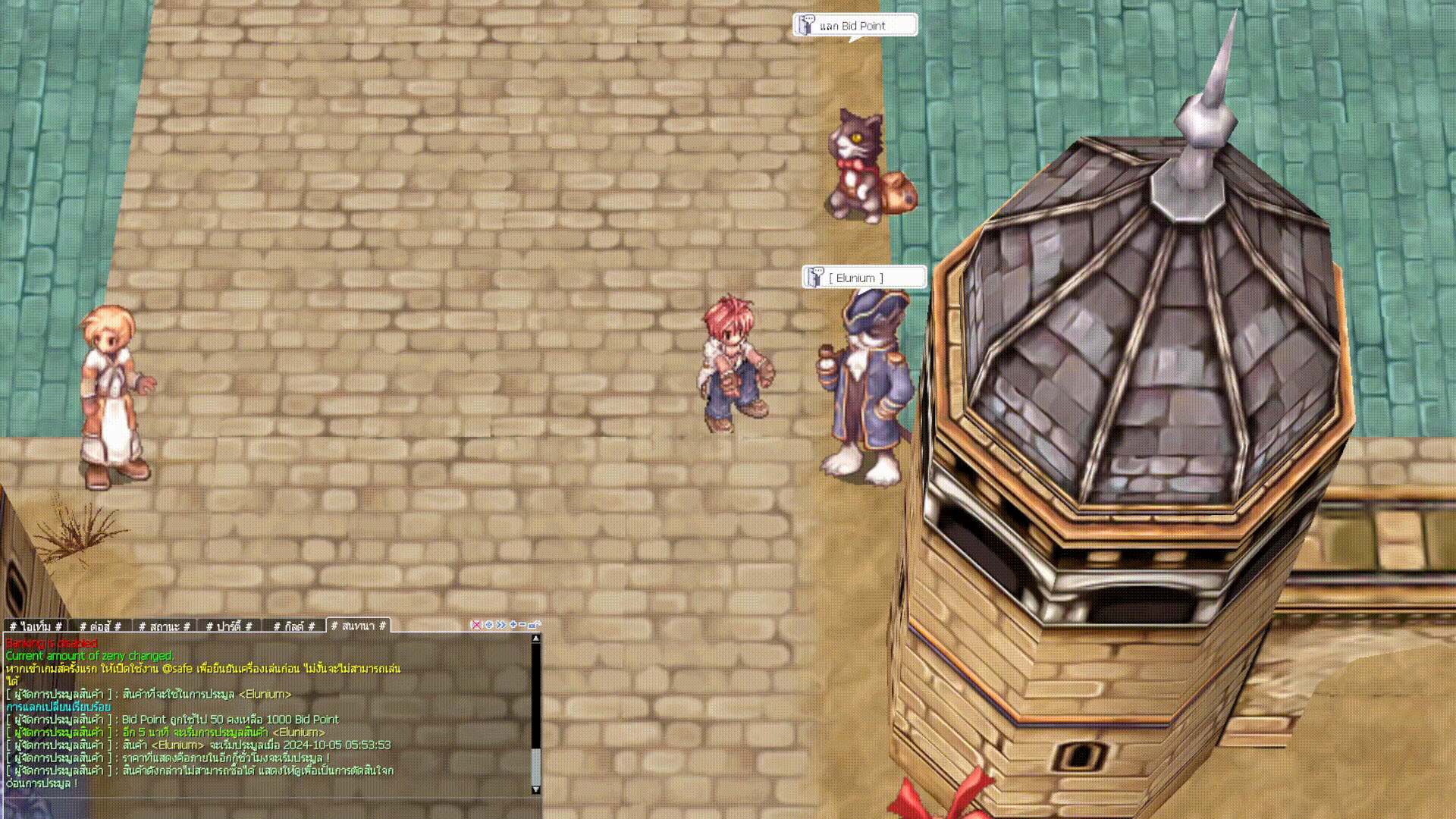The height and width of the screenshot is (819, 1456).
Task: Select the สถานะ chat tab
Action: coord(165,626)
